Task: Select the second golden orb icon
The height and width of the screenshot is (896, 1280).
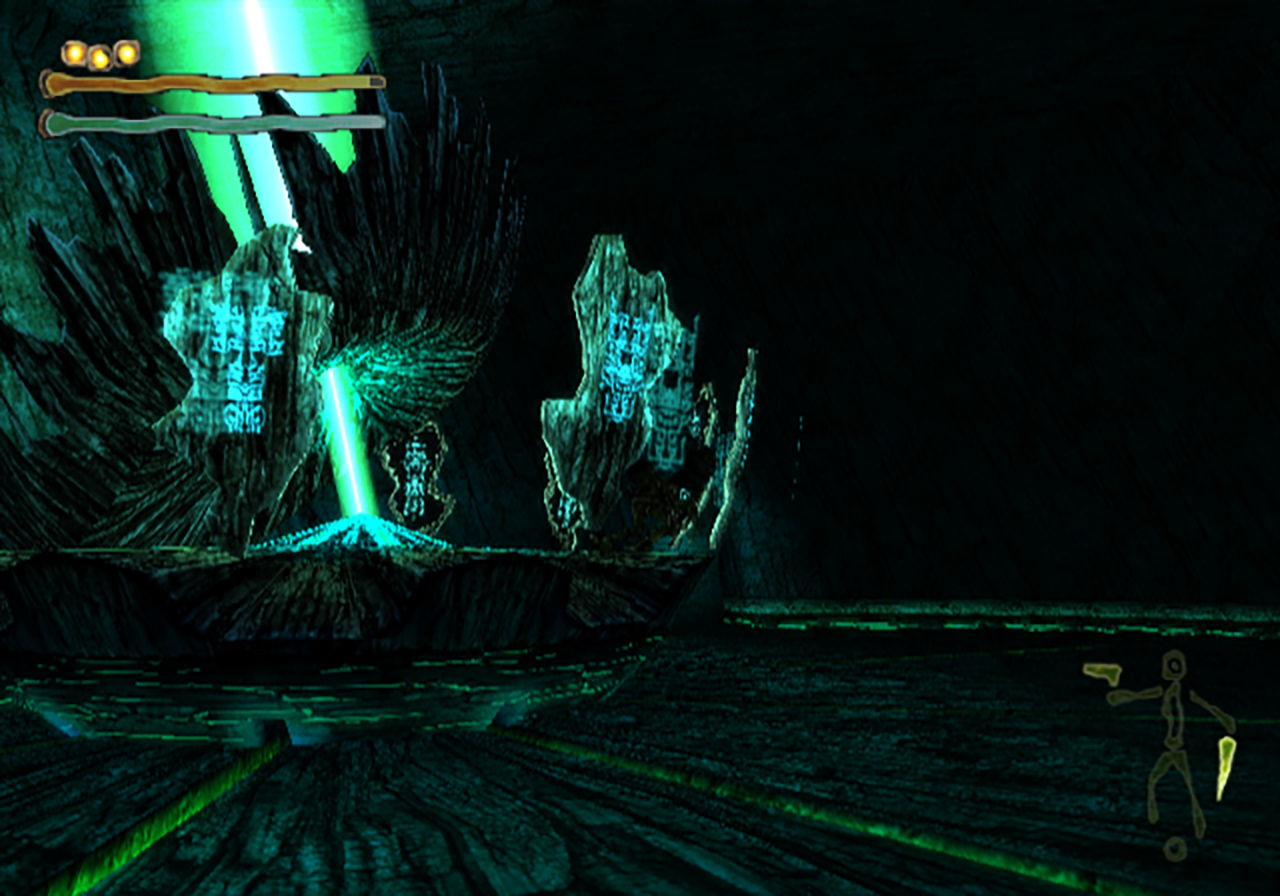Action: (100, 57)
